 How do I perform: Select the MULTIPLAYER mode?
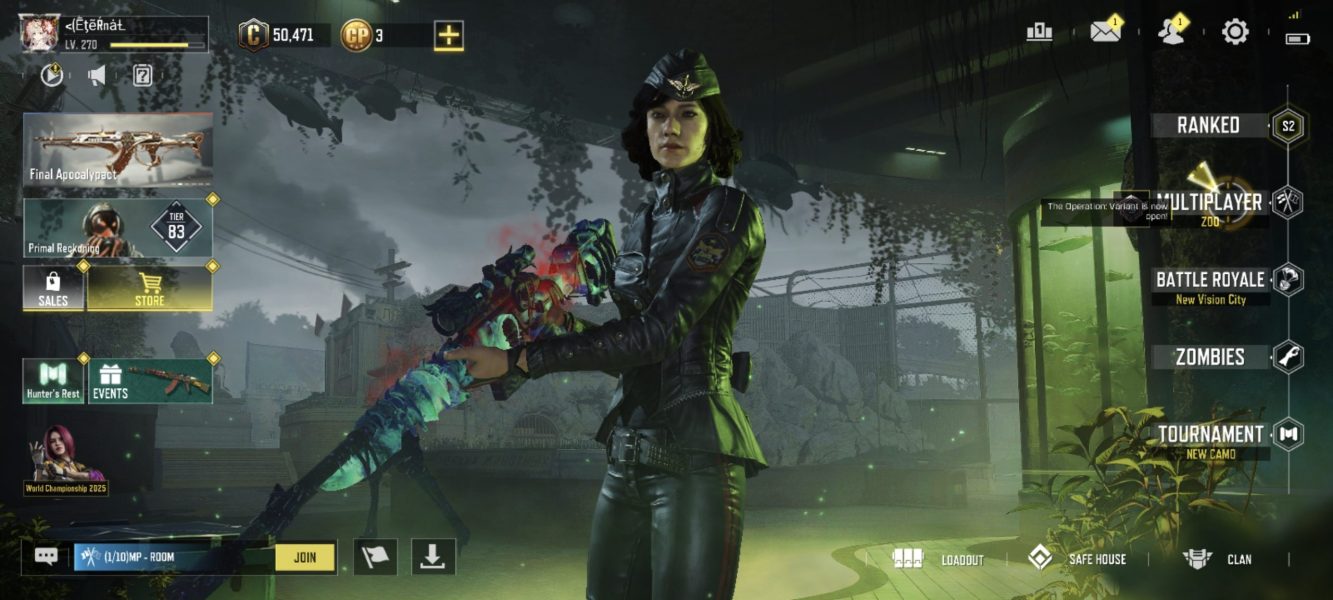[x=1208, y=202]
